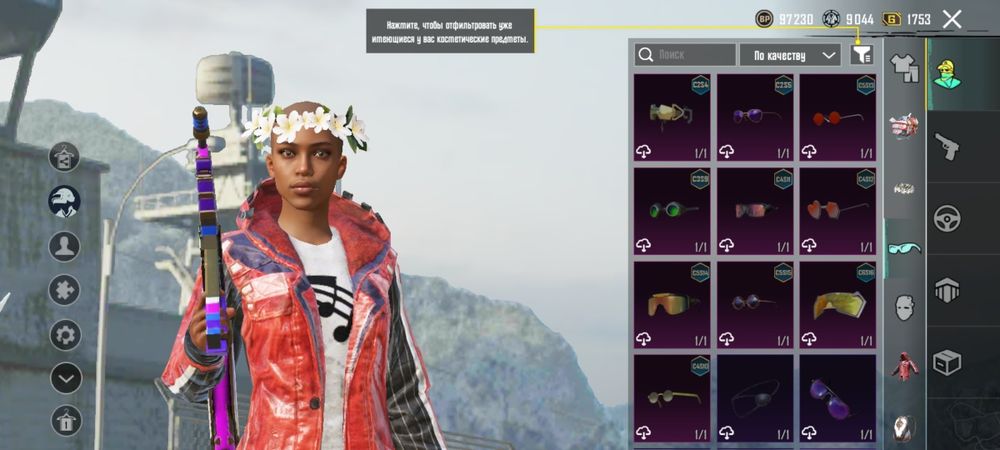This screenshot has height=450, width=1000.
Task: Open the mask category tab
Action: coord(904,306)
